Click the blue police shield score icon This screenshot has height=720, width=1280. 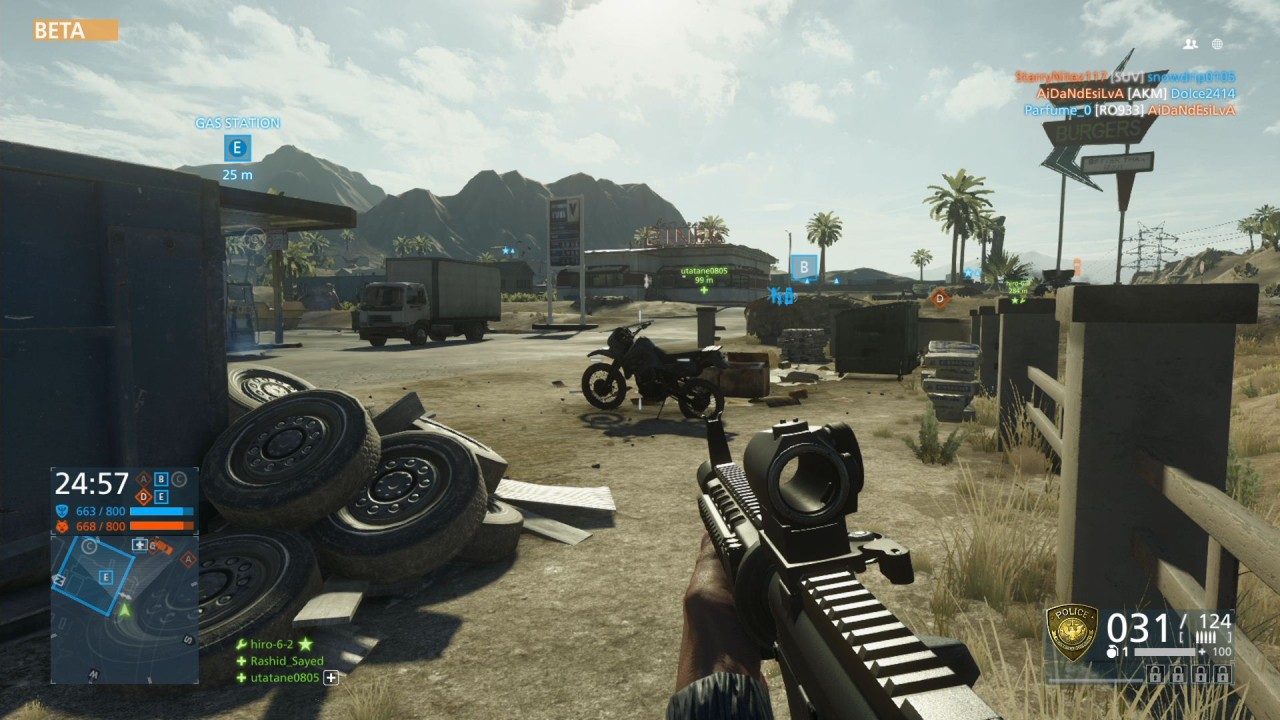pos(62,511)
